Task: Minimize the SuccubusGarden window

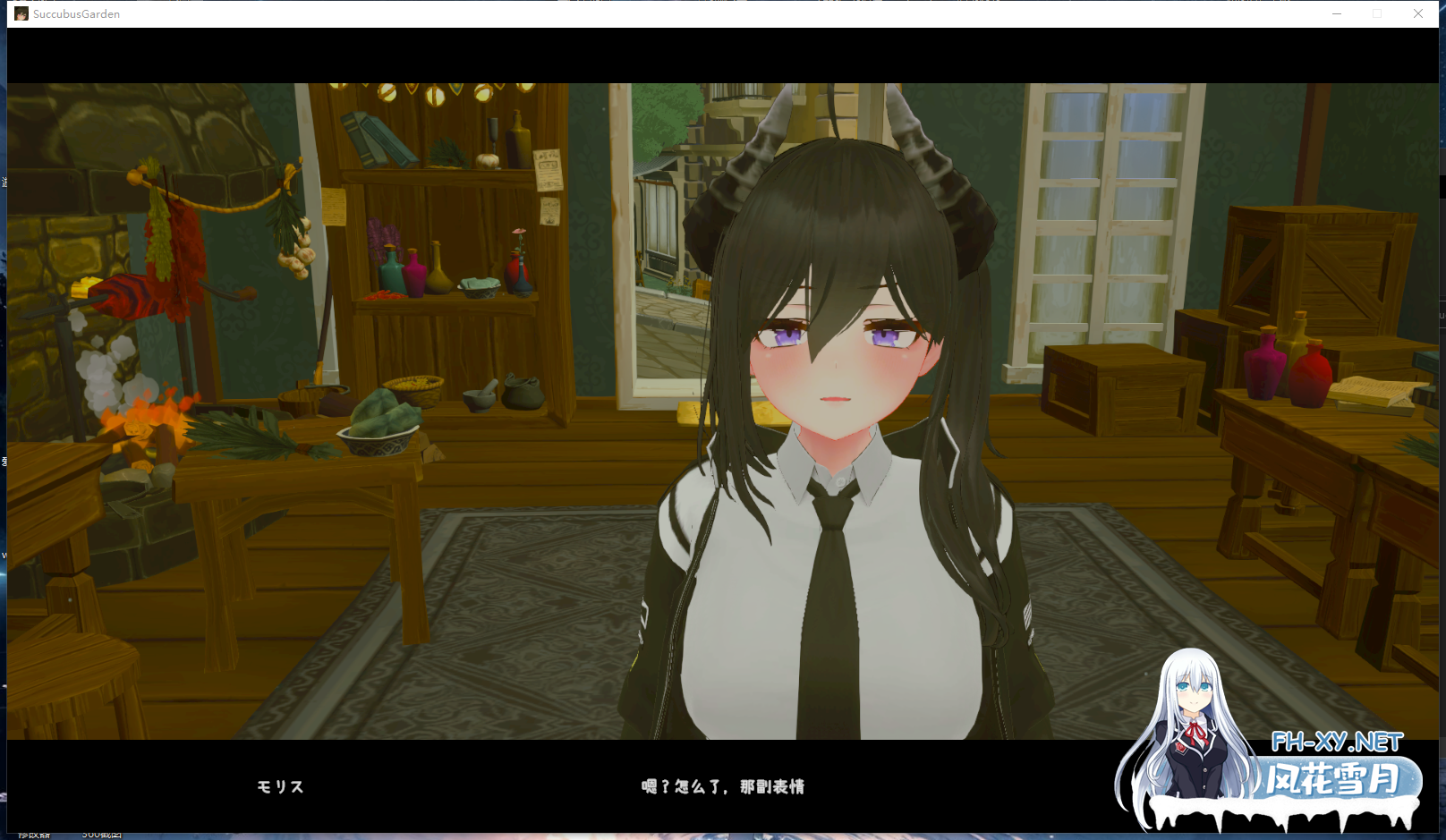Action: [1337, 13]
